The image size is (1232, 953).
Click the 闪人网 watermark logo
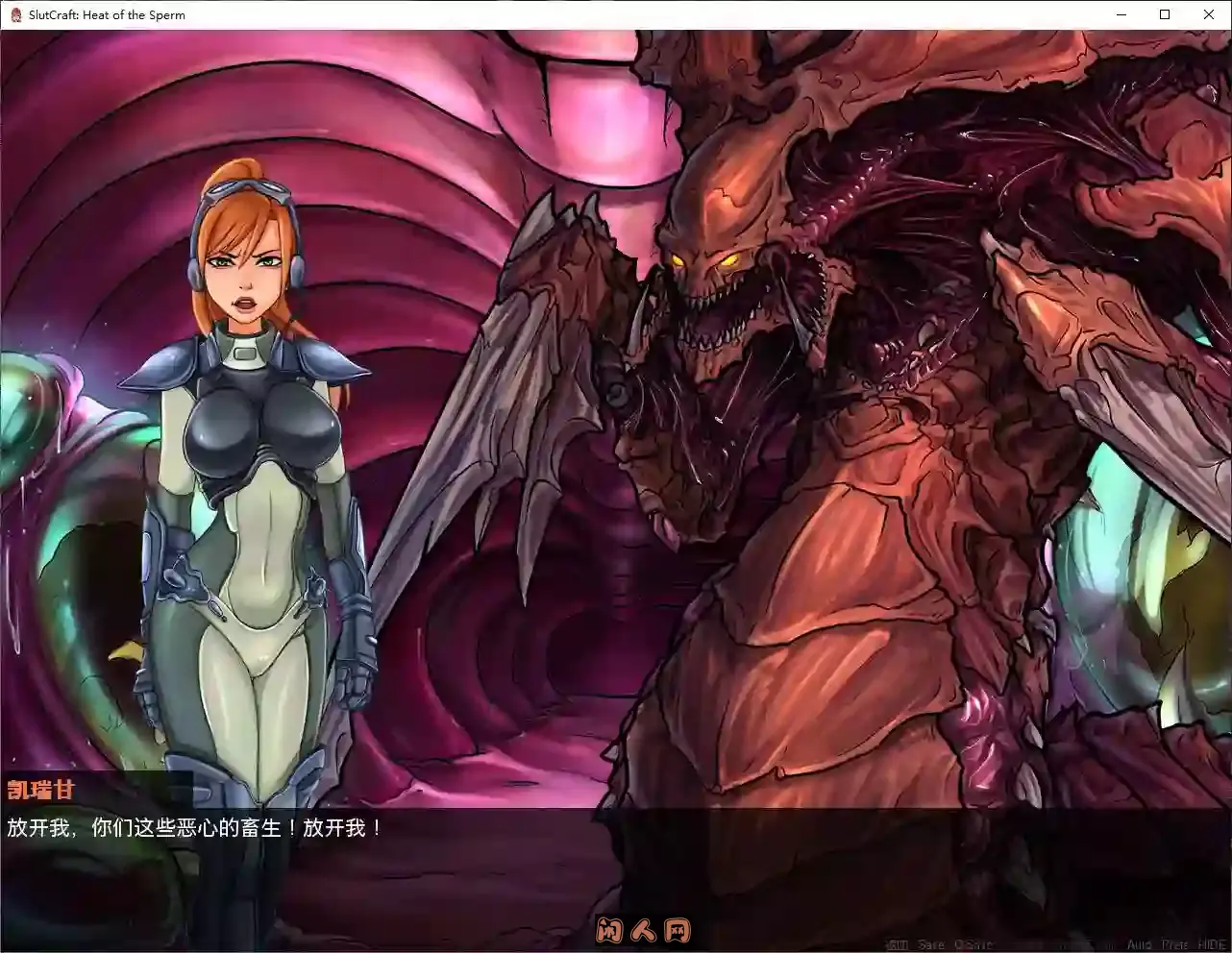click(642, 930)
